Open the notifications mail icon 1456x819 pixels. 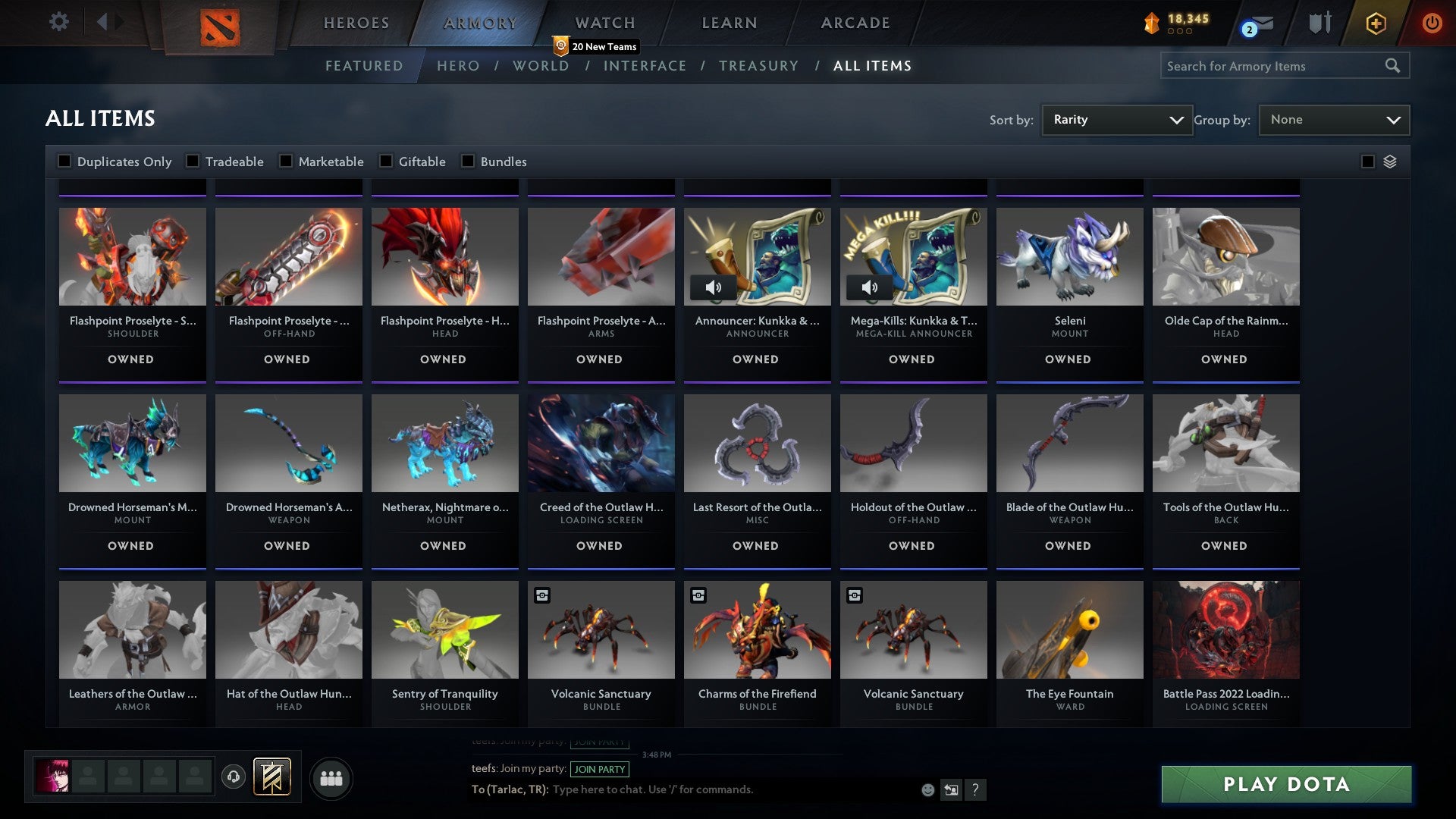tap(1263, 23)
